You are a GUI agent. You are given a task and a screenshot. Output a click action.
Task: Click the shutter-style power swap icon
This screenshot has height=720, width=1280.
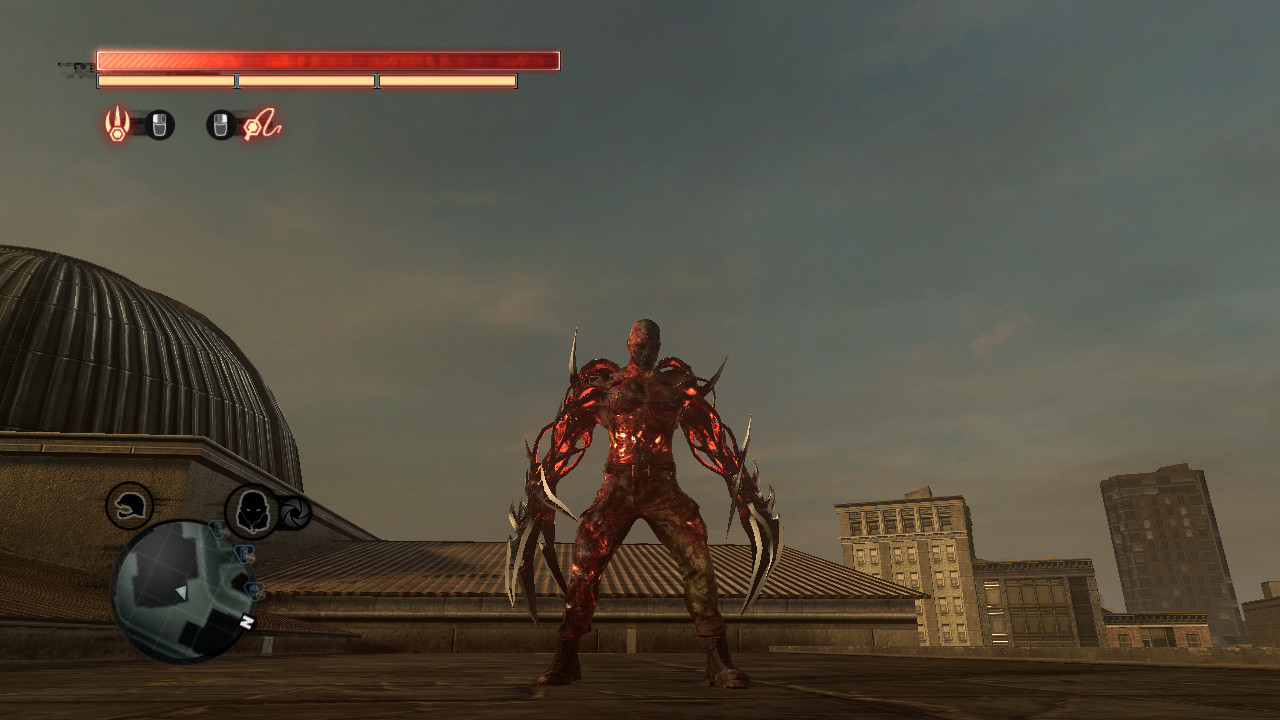295,512
